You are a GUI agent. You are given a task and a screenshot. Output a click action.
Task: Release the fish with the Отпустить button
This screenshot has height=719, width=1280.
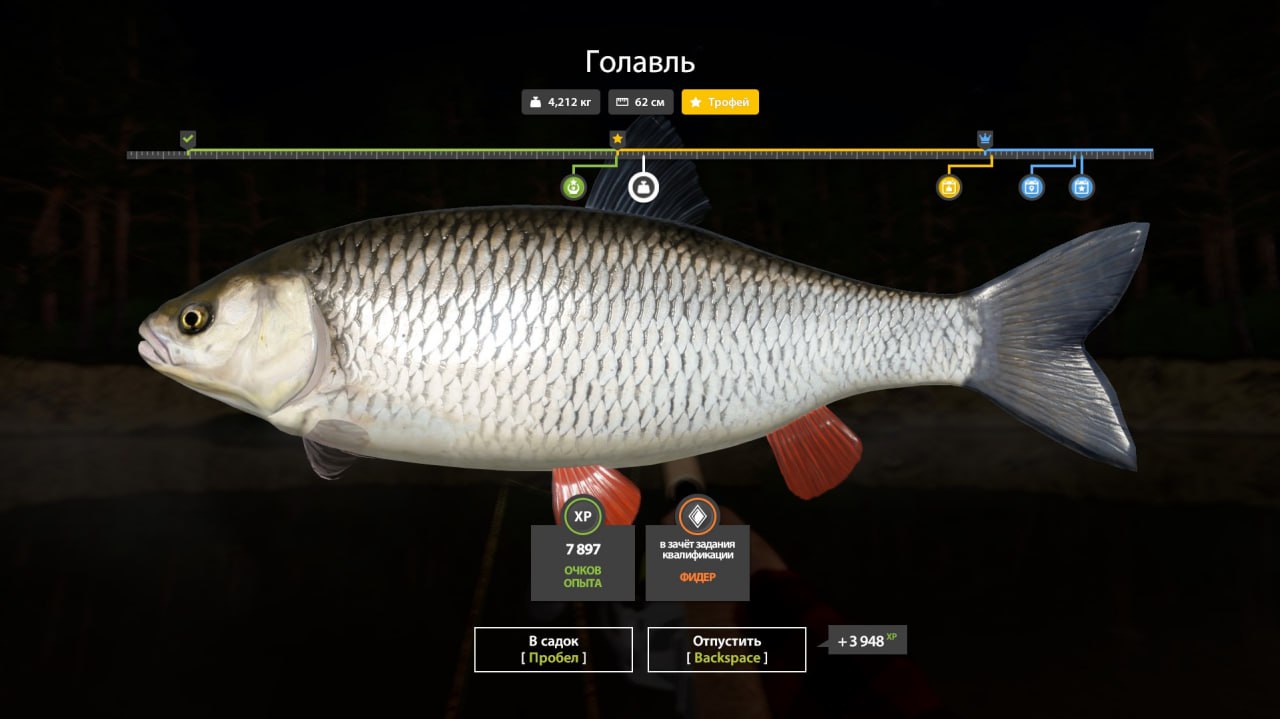tap(727, 649)
